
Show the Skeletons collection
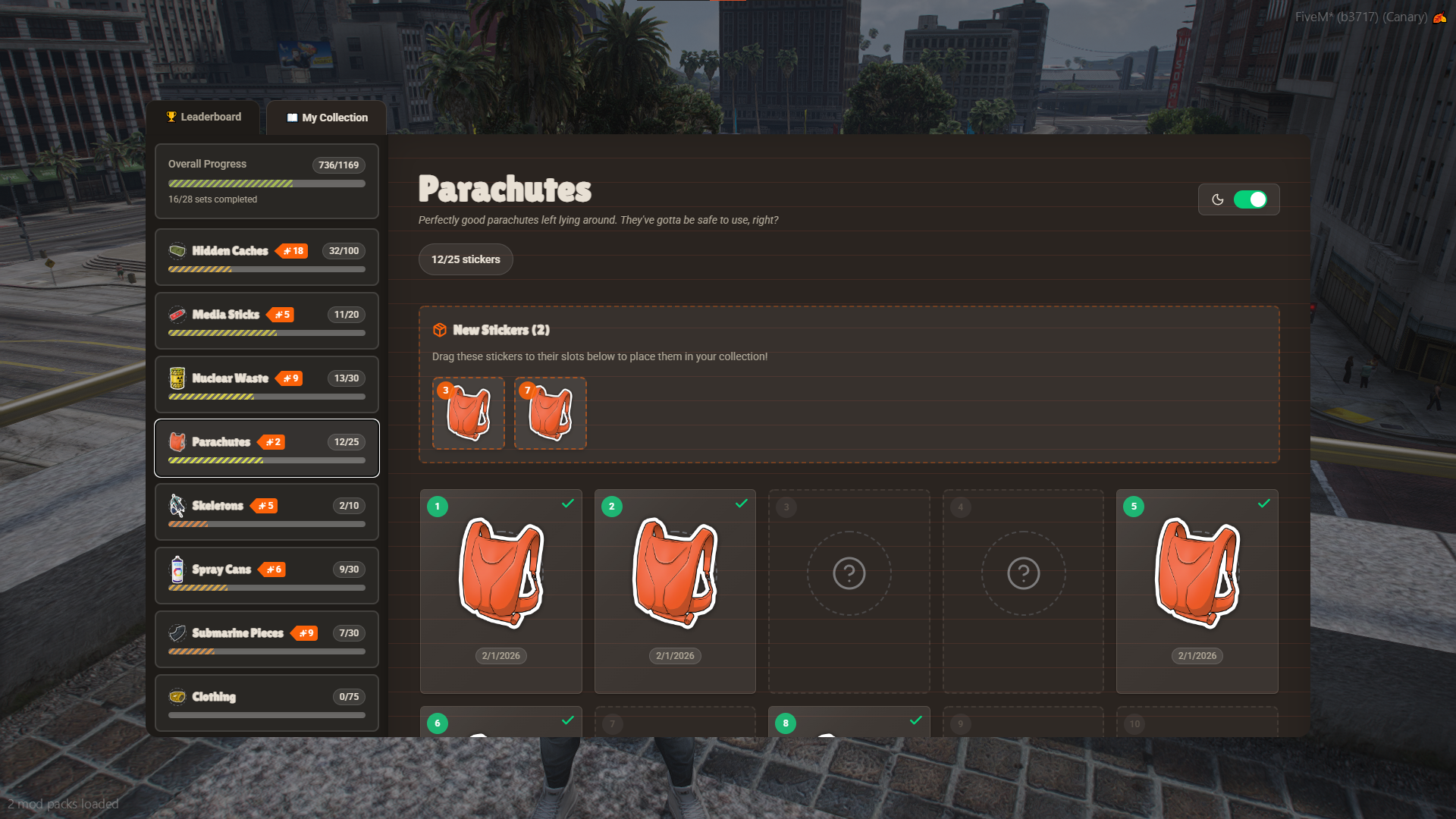[x=266, y=512]
